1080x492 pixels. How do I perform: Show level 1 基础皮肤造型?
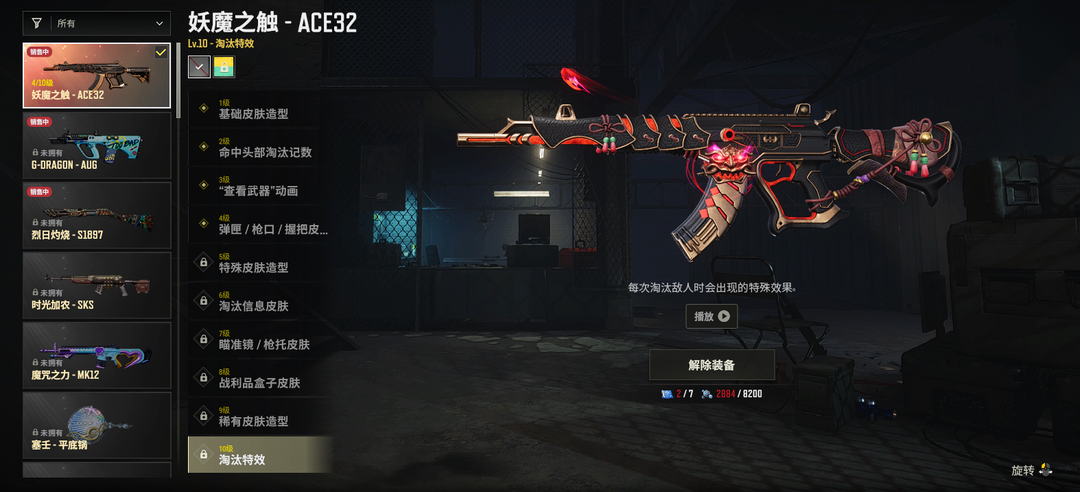click(260, 110)
